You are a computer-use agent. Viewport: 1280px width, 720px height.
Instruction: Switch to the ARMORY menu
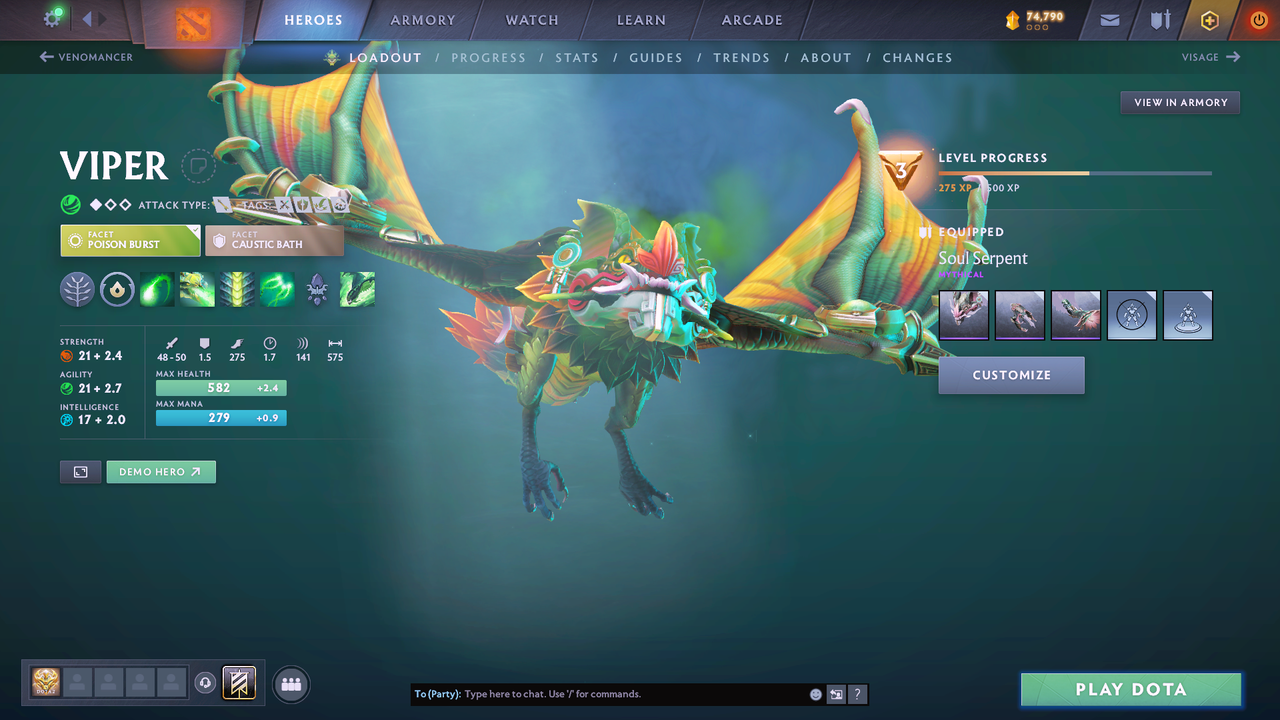click(422, 19)
